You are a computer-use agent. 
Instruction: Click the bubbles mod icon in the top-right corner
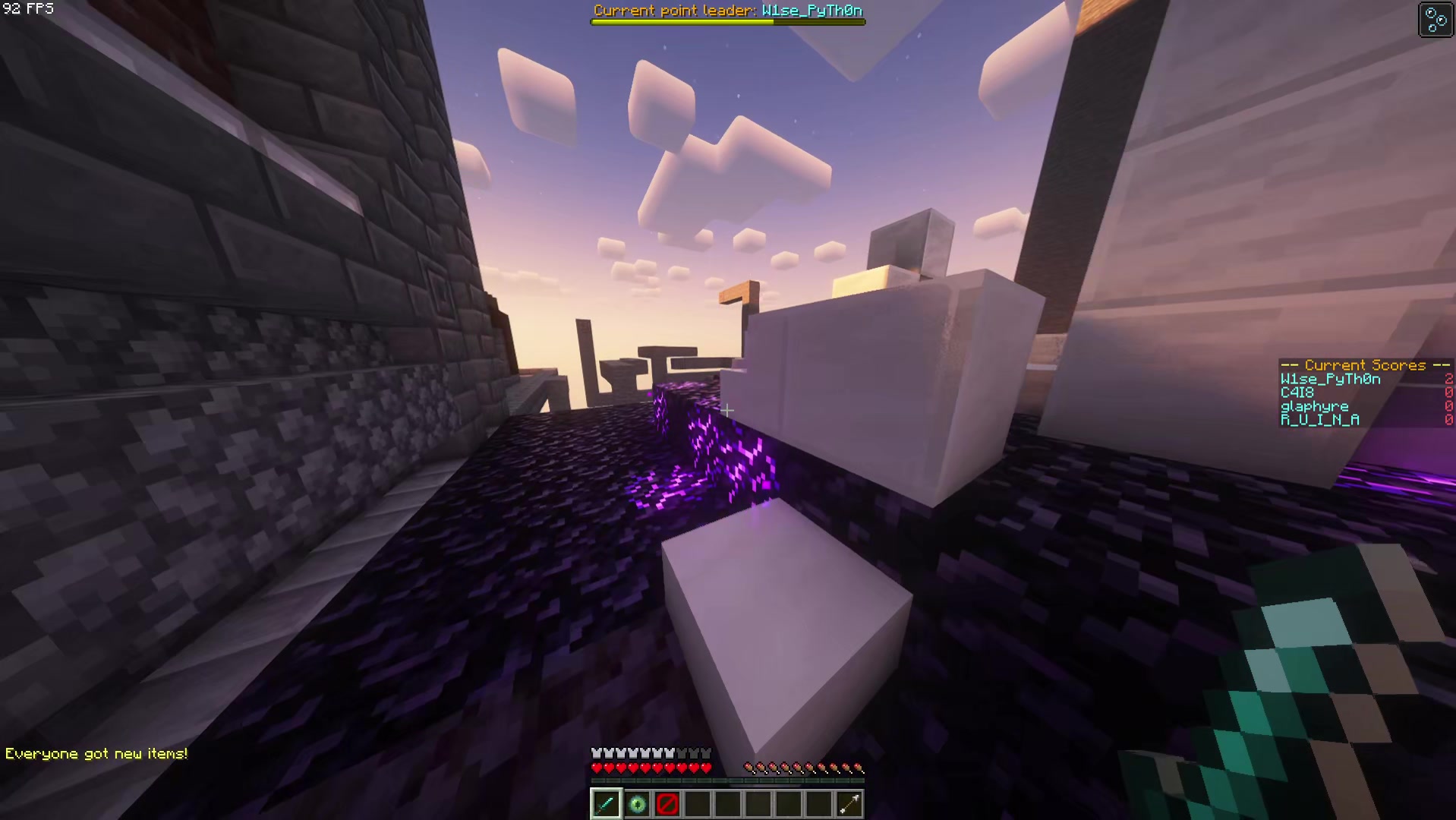click(1435, 20)
